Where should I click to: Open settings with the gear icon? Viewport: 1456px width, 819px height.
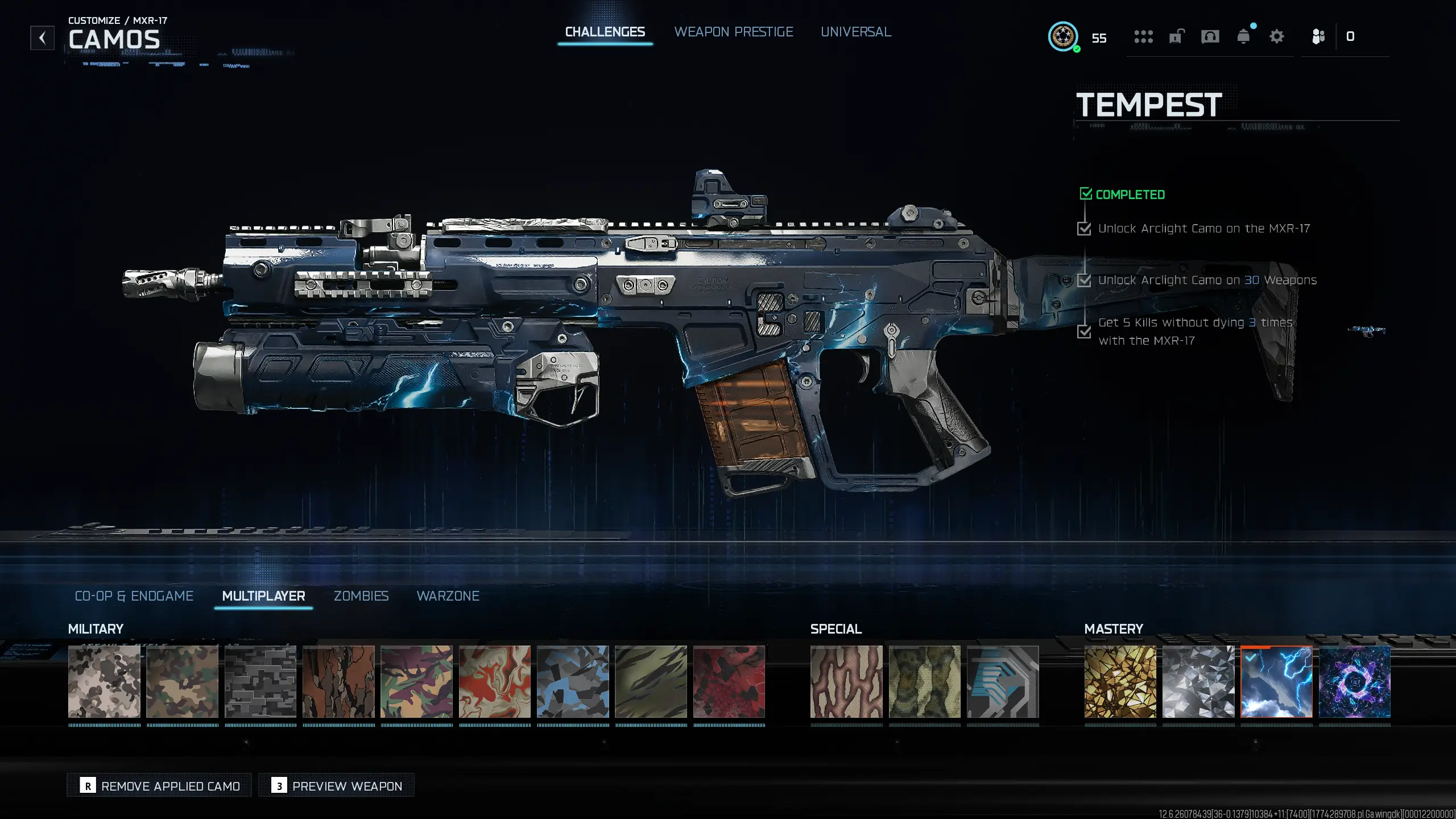(x=1276, y=37)
